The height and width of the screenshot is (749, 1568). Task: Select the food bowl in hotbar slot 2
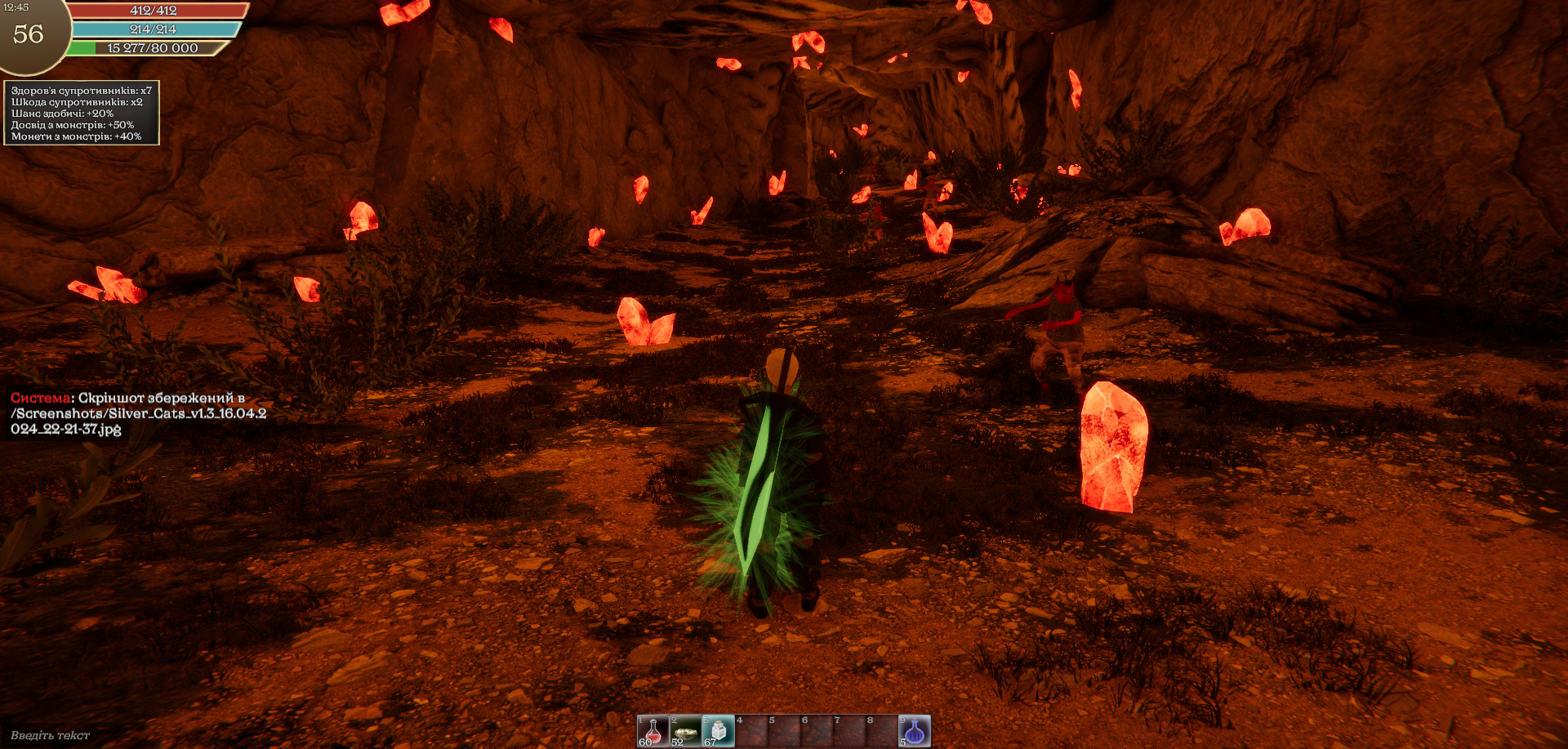(686, 731)
